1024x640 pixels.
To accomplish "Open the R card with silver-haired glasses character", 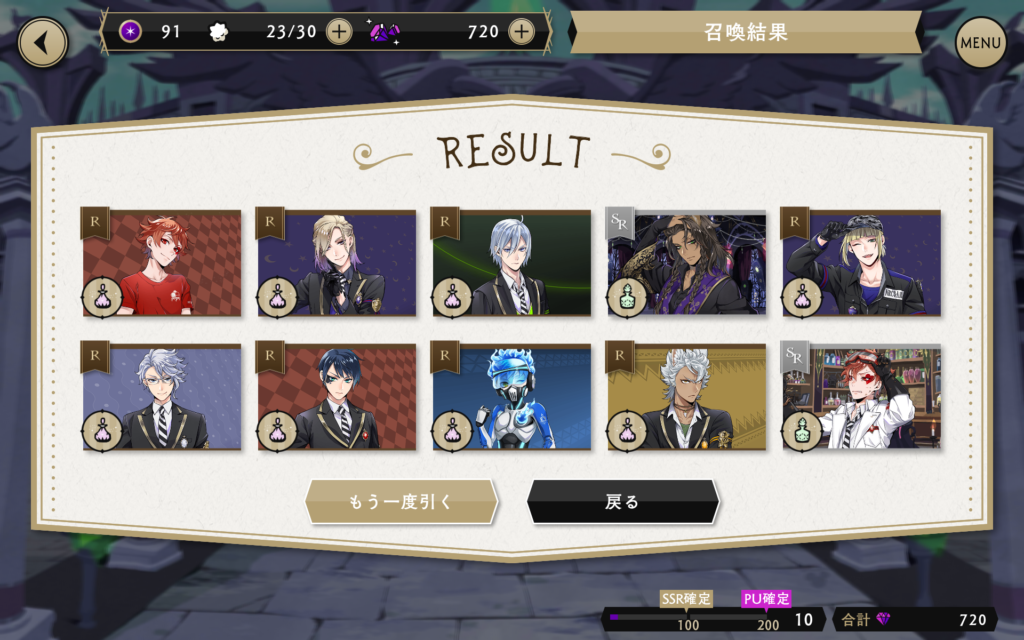I will (x=162, y=397).
